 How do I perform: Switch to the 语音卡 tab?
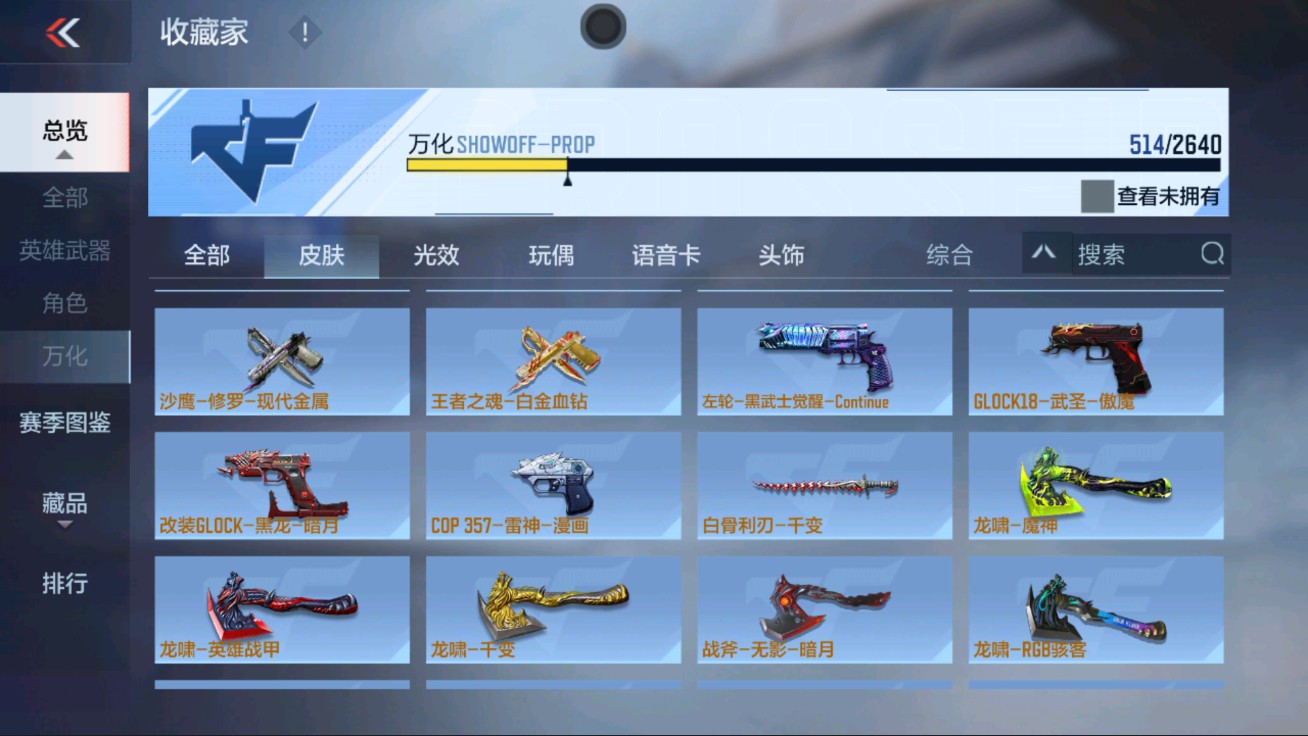click(x=665, y=255)
